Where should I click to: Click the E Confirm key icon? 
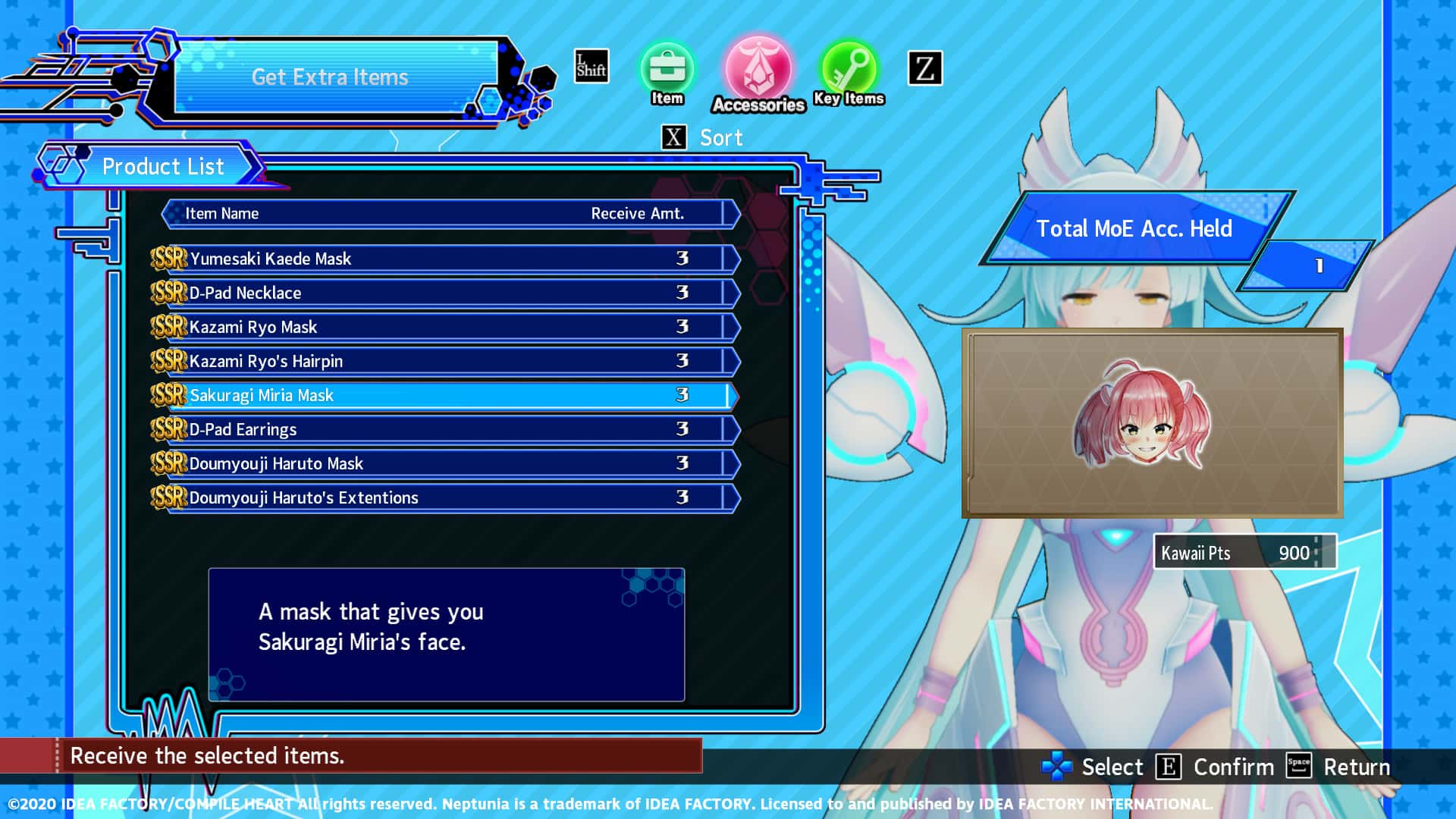(1169, 767)
